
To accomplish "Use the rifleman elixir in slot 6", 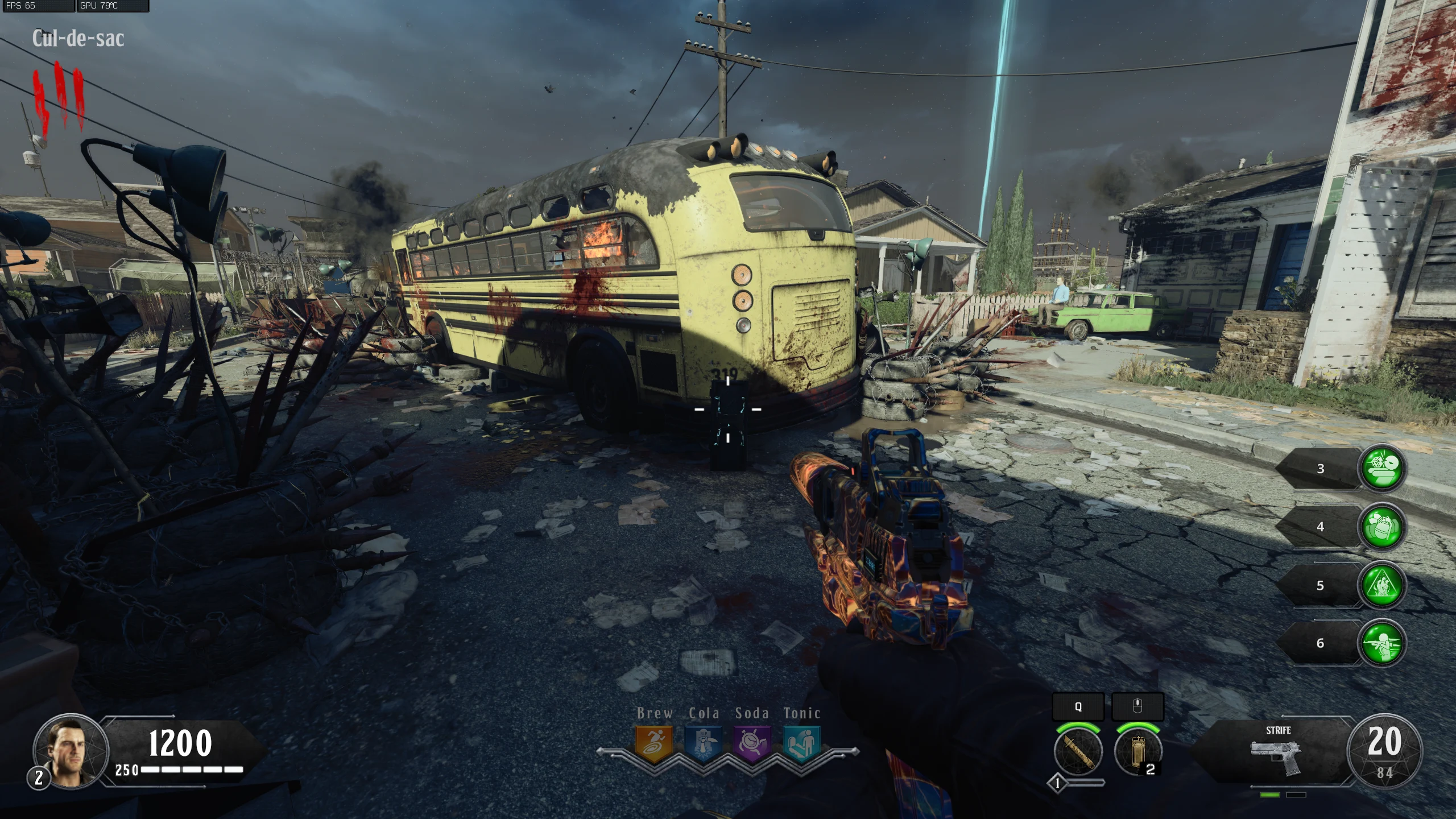I will click(1382, 643).
